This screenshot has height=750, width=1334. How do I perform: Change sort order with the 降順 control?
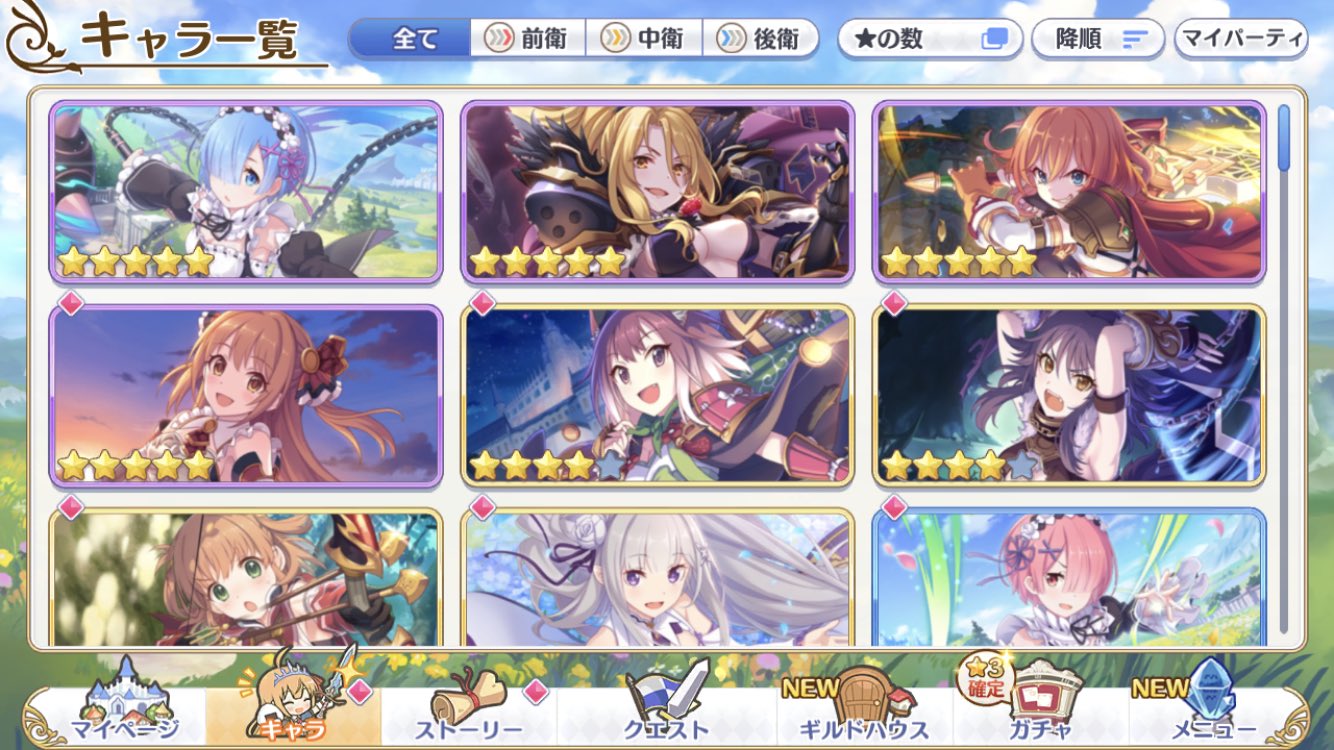[x=1097, y=37]
